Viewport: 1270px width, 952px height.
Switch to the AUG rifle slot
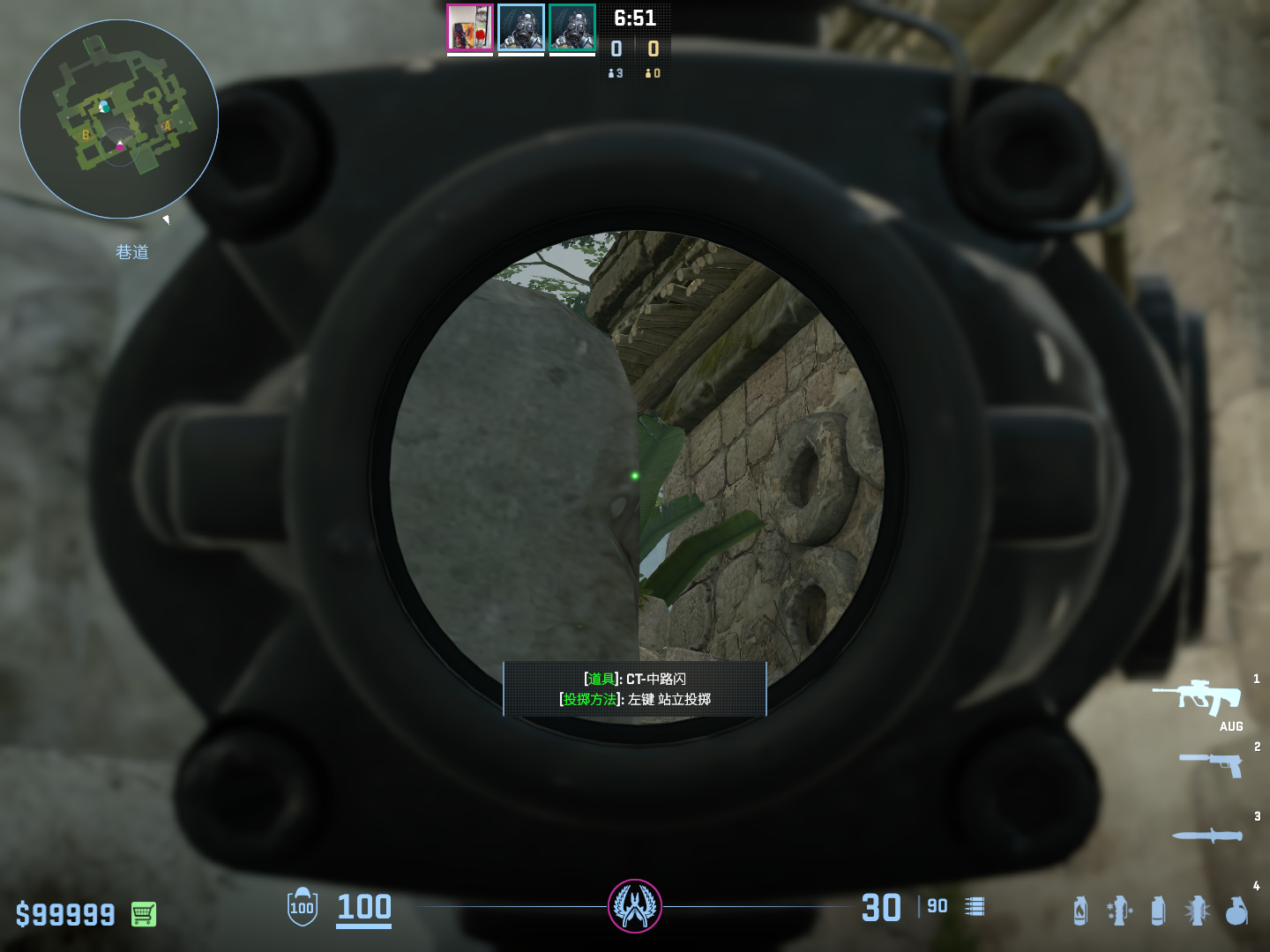(x=1198, y=697)
